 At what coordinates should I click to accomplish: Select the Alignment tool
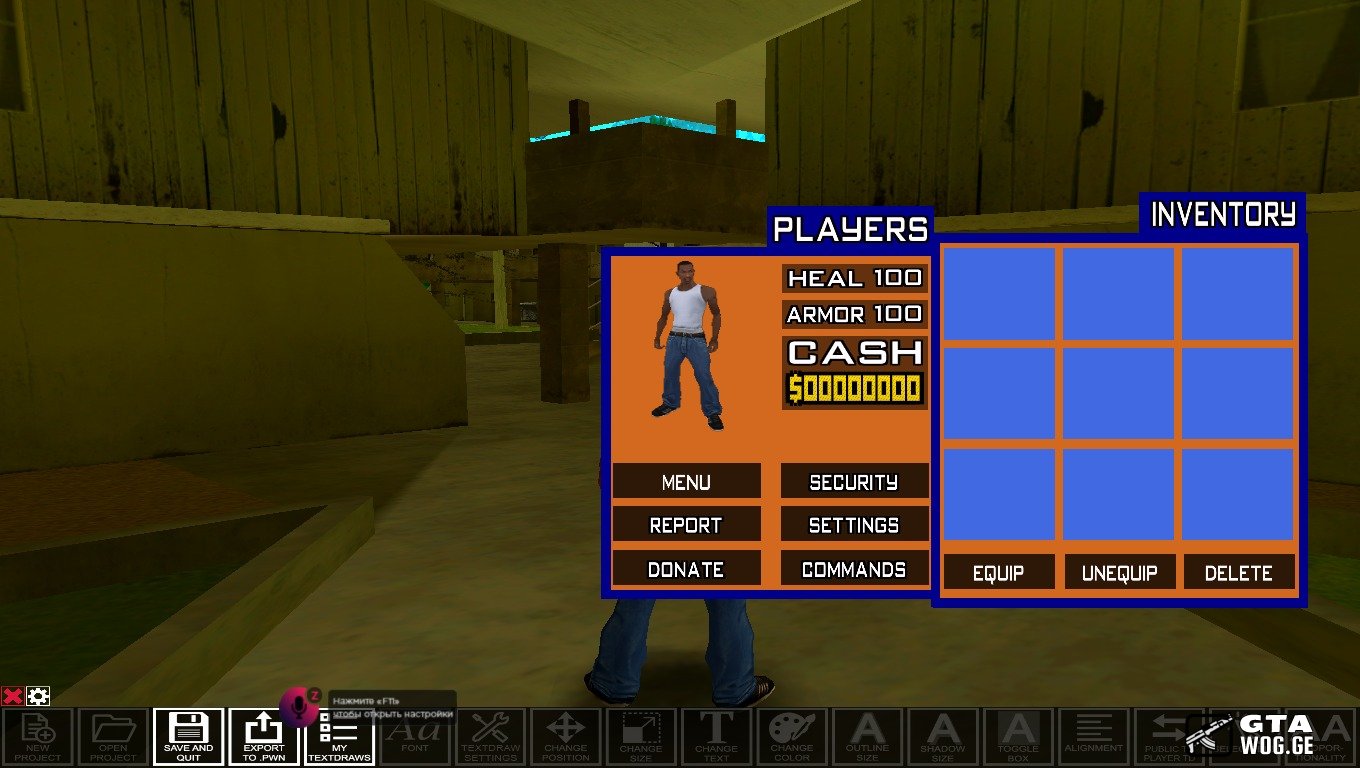[x=1093, y=737]
